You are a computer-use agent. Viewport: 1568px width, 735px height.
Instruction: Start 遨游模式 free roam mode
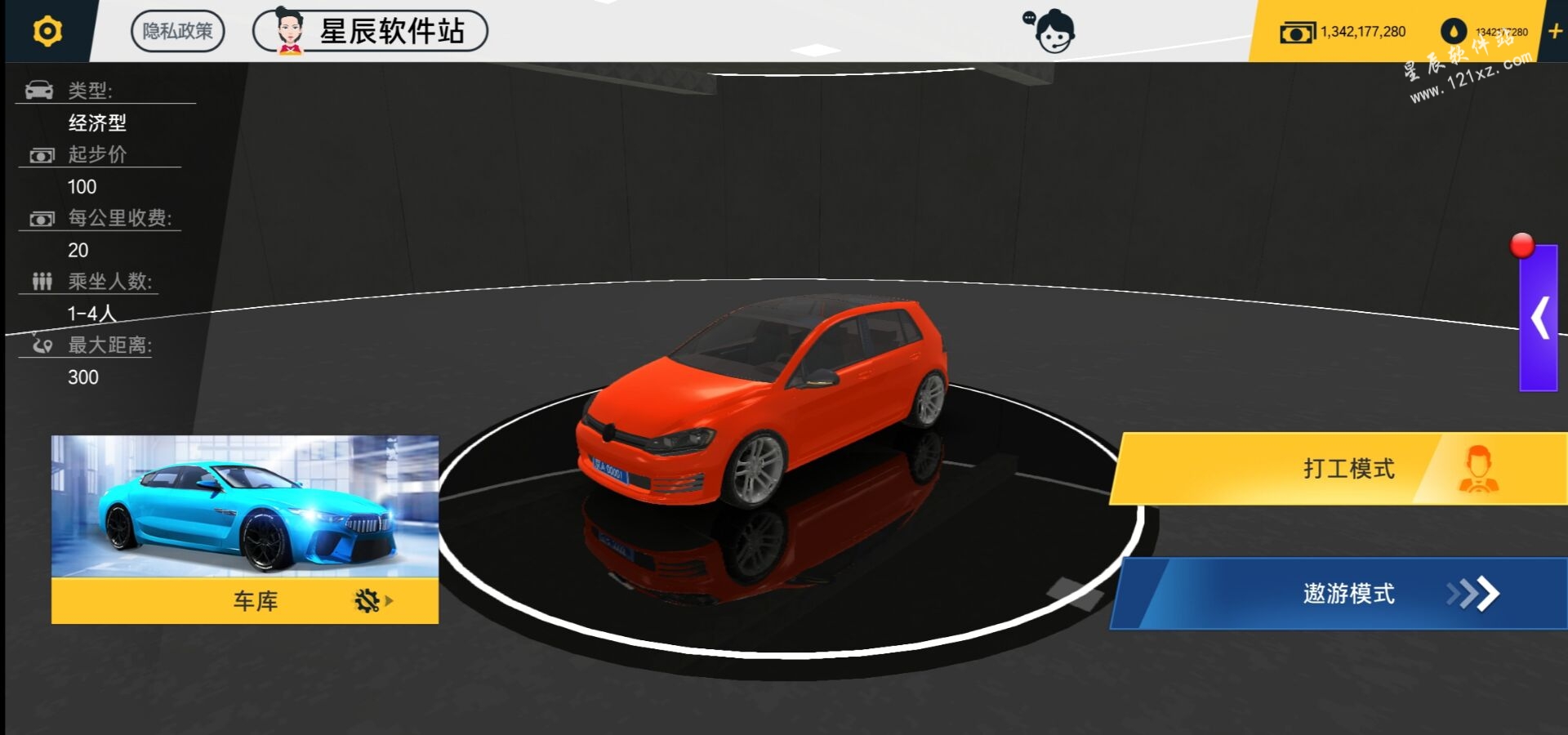(x=1347, y=594)
